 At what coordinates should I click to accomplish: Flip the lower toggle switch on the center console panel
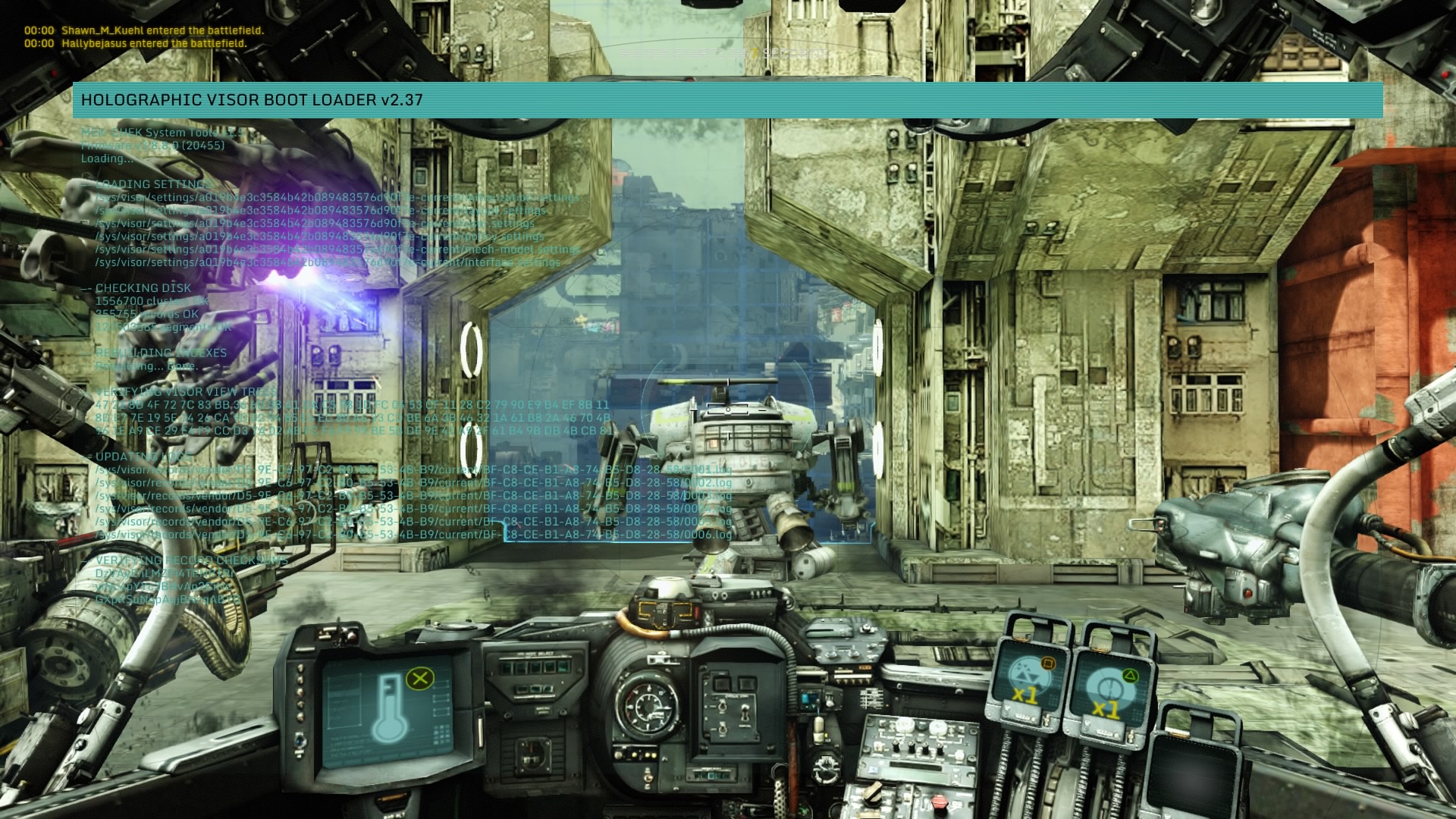[x=722, y=729]
